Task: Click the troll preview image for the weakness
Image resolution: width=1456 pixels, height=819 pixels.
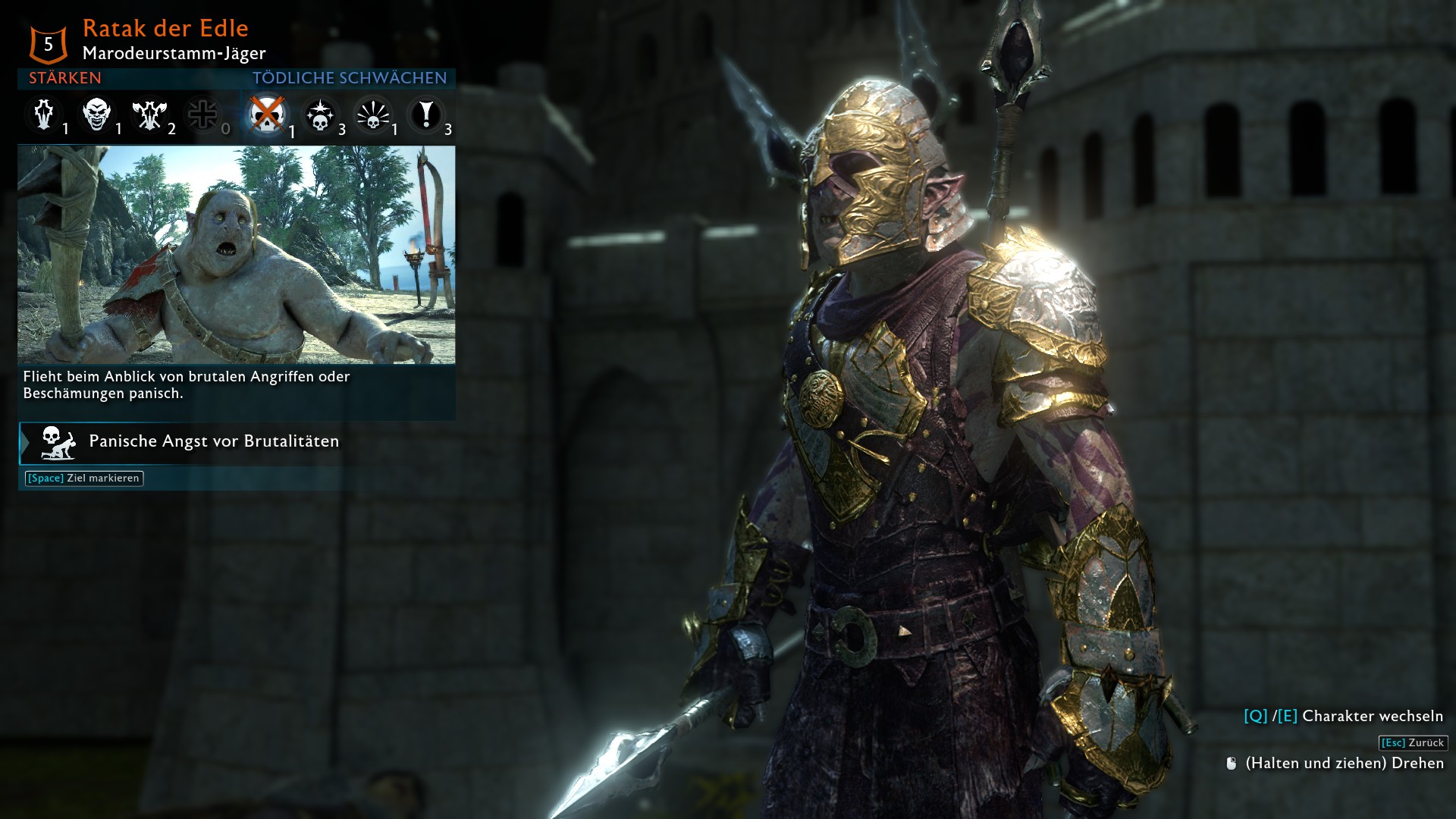Action: pos(237,255)
